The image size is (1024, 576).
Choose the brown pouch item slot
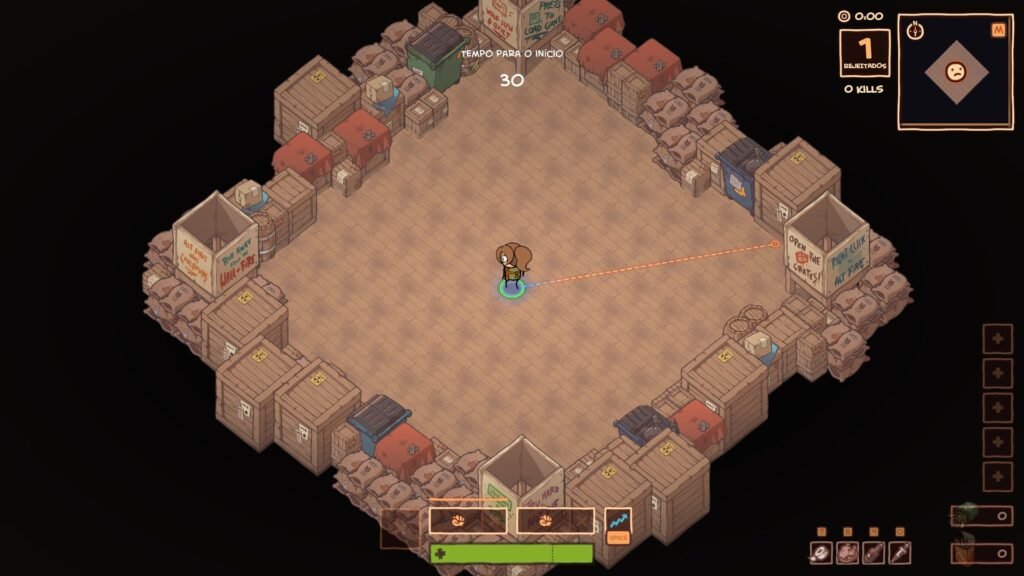(x=873, y=551)
